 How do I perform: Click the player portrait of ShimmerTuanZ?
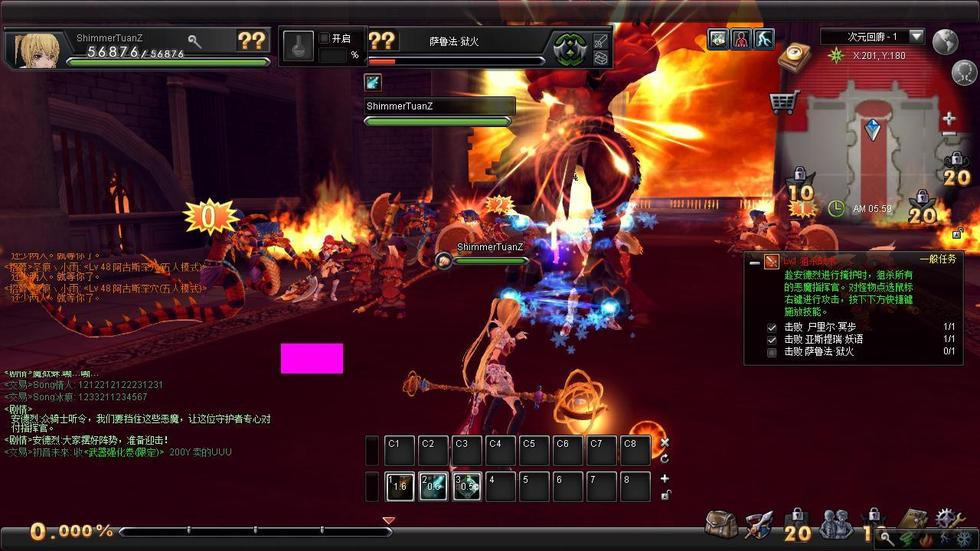click(32, 48)
